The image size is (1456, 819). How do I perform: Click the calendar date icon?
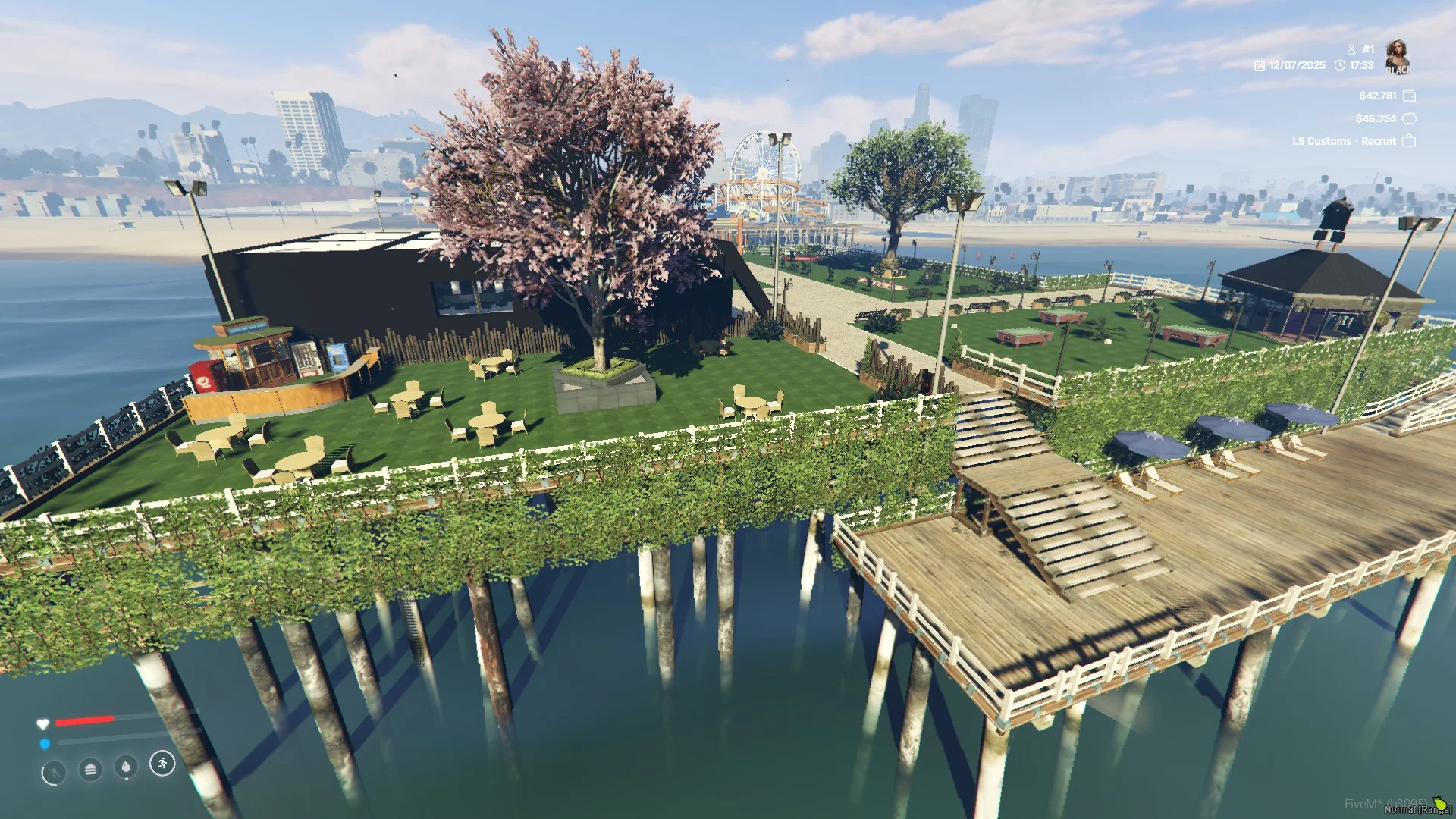[x=1260, y=66]
